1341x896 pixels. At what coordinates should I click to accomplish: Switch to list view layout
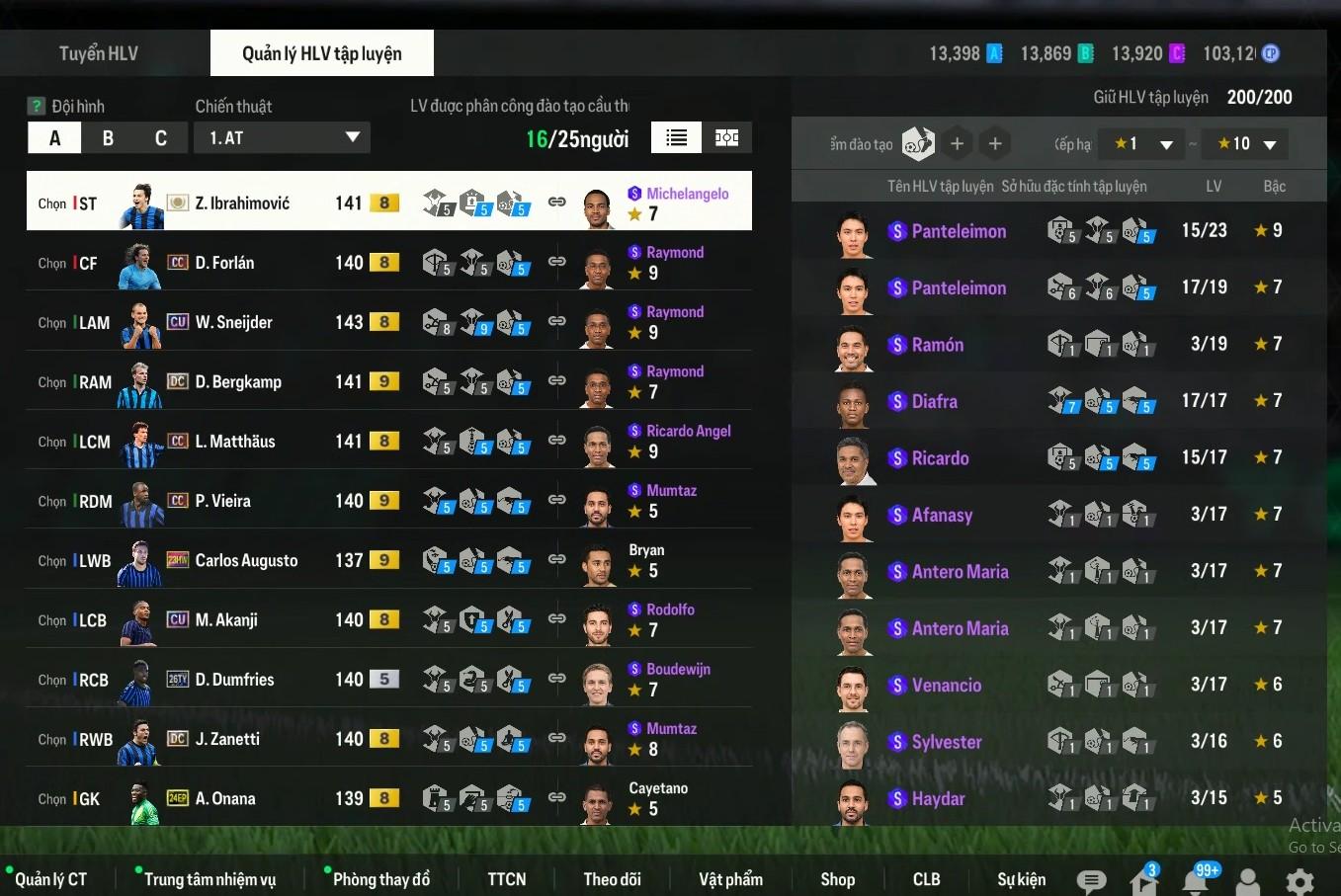coord(677,138)
